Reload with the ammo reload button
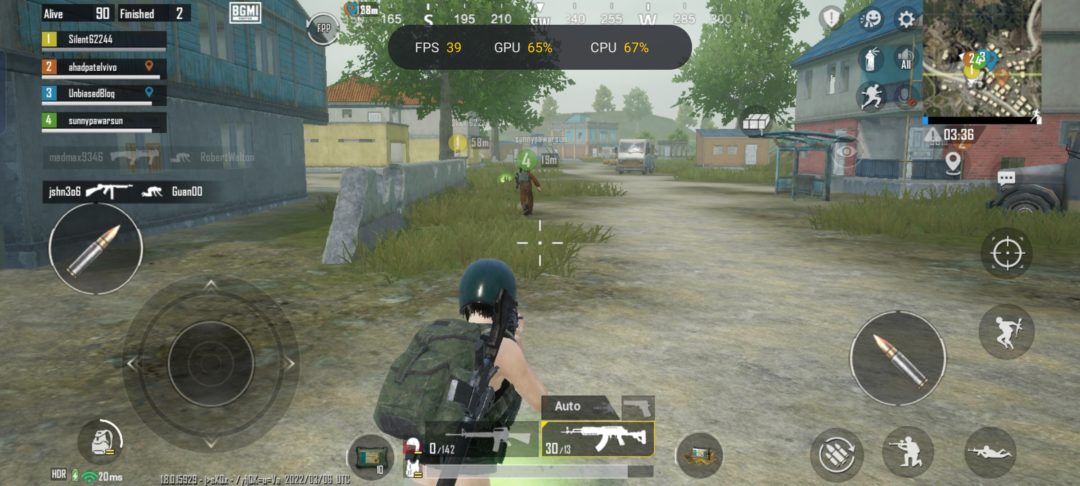The image size is (1080, 486). click(836, 453)
